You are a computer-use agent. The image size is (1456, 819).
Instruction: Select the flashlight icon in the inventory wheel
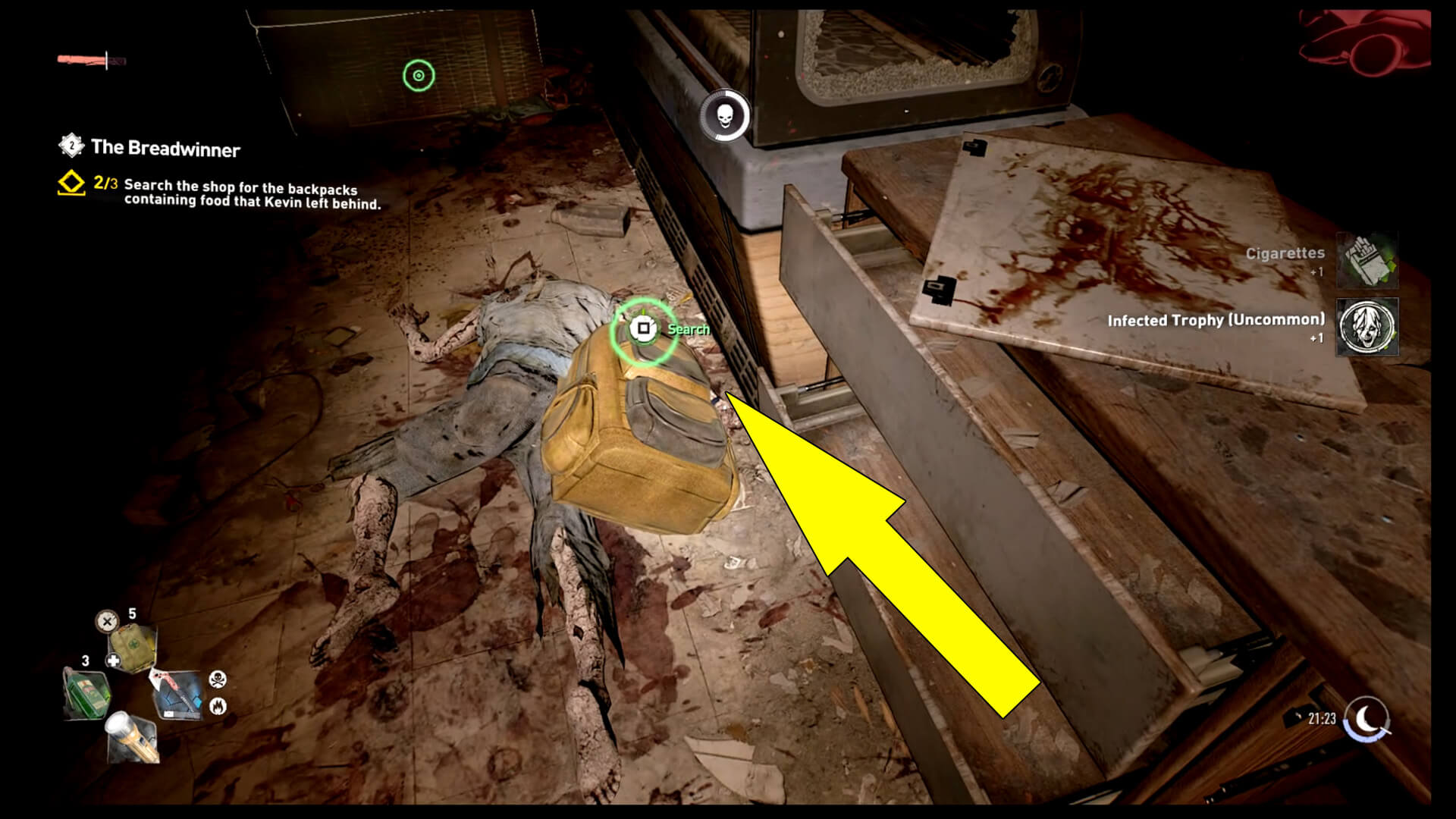[x=131, y=737]
